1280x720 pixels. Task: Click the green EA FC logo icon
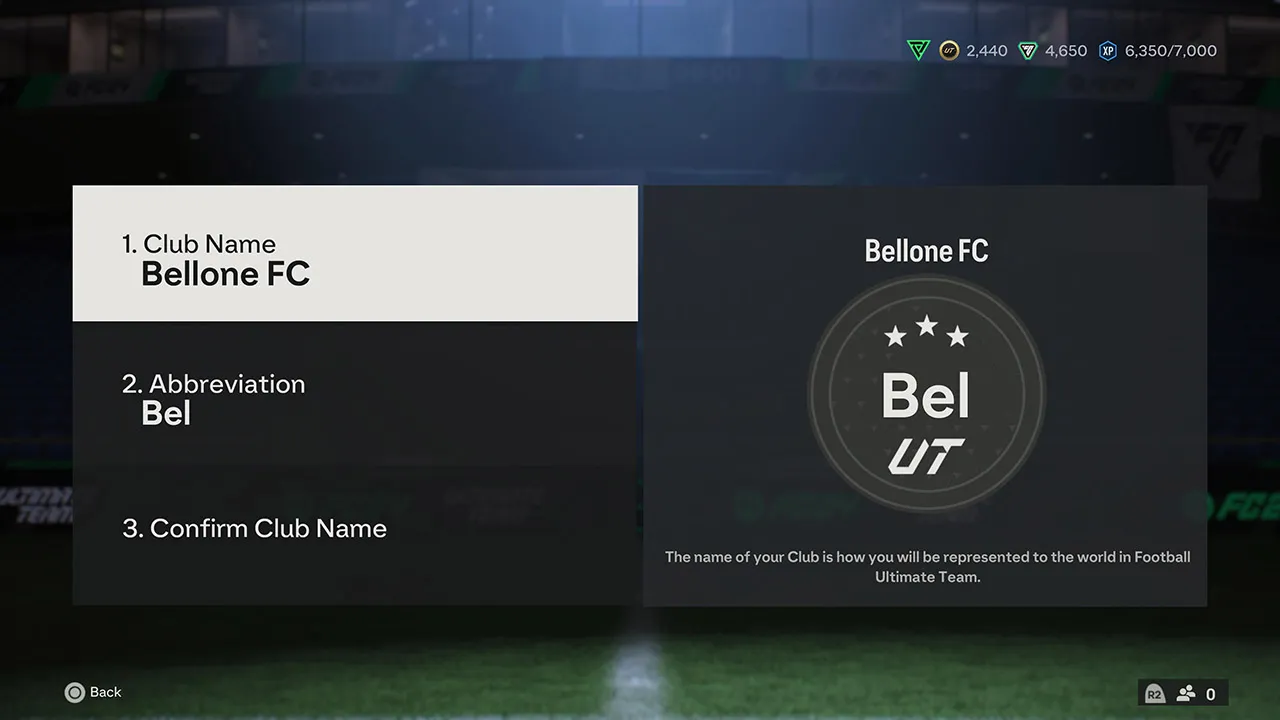(918, 50)
